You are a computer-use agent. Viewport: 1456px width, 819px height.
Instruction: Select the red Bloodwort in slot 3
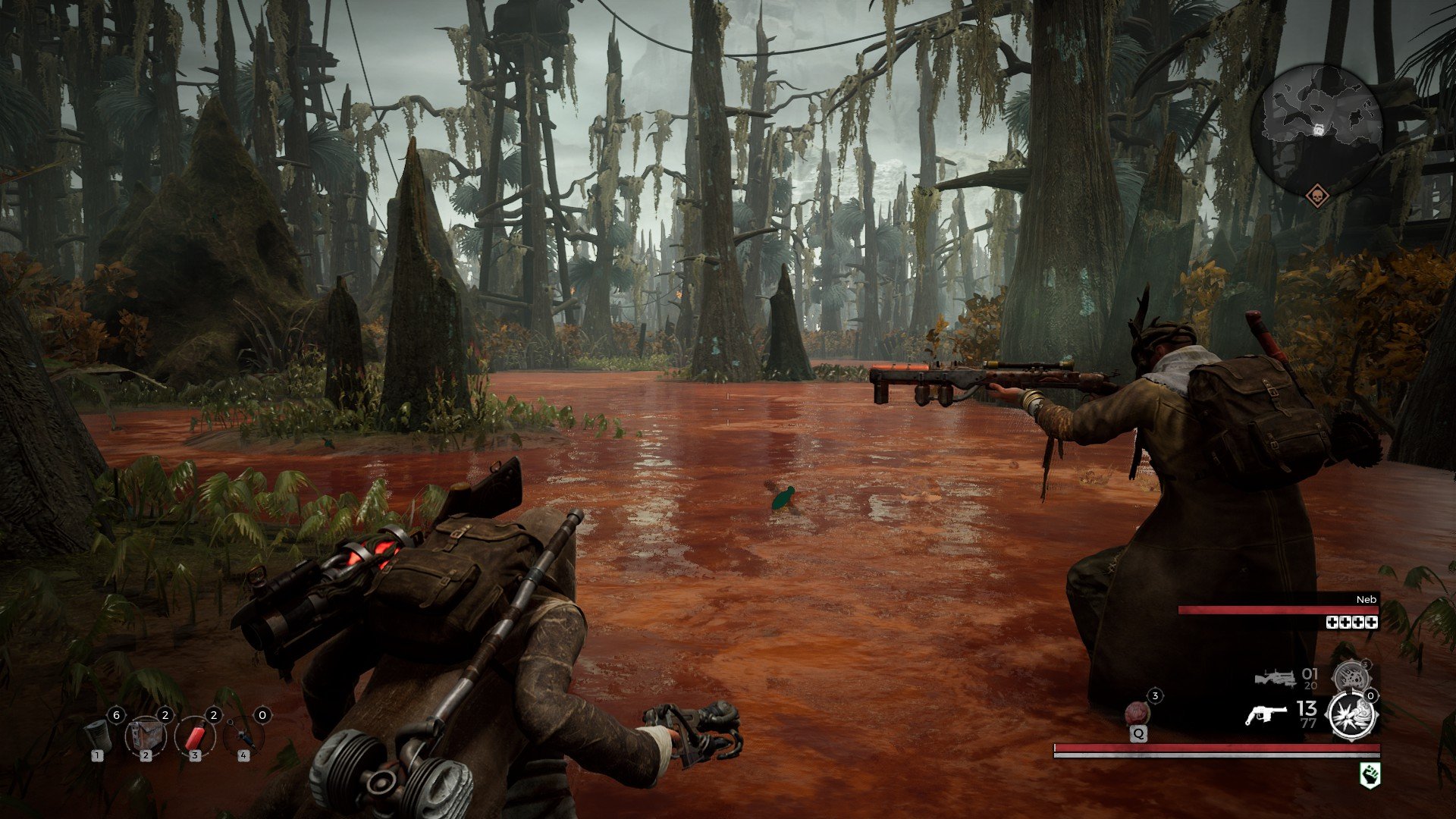click(x=195, y=738)
